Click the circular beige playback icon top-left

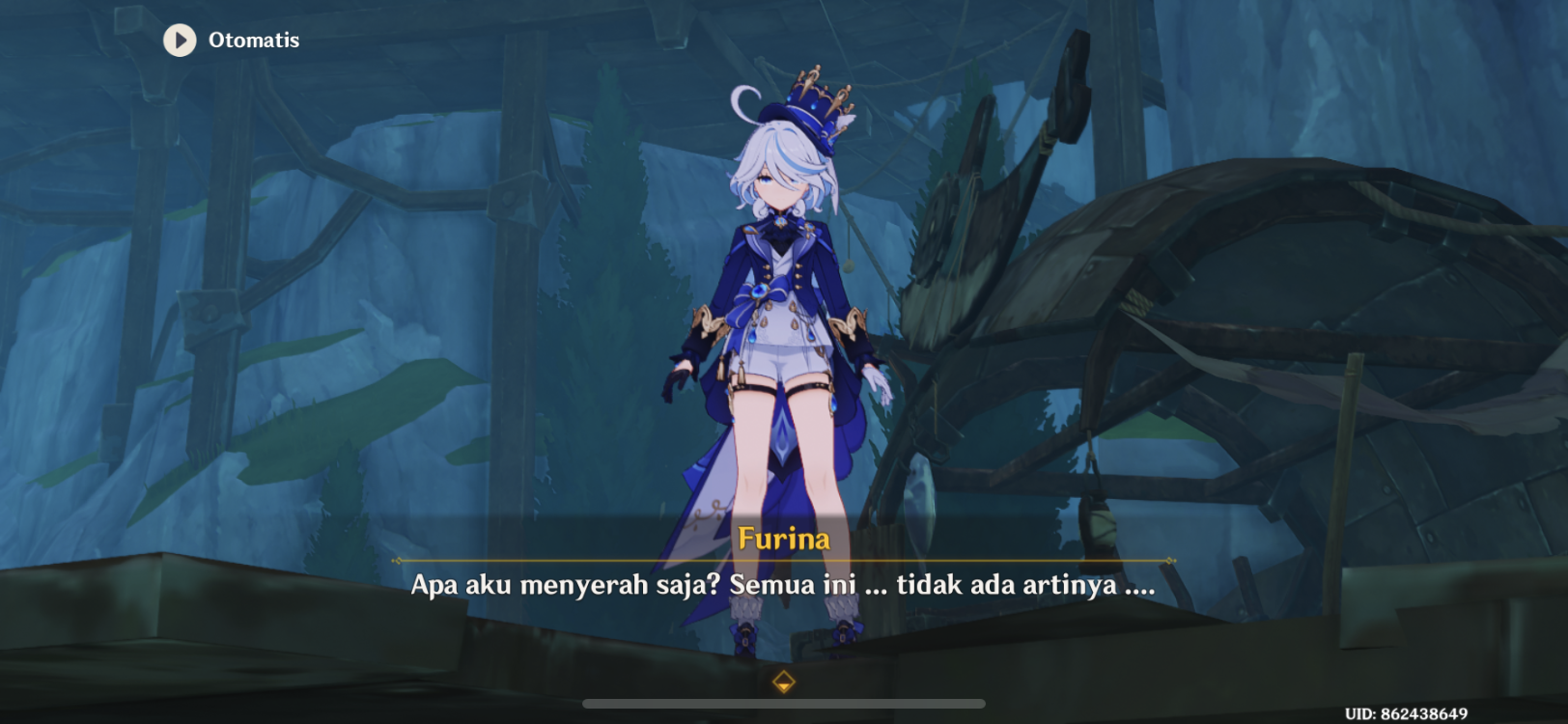pyautogui.click(x=178, y=40)
